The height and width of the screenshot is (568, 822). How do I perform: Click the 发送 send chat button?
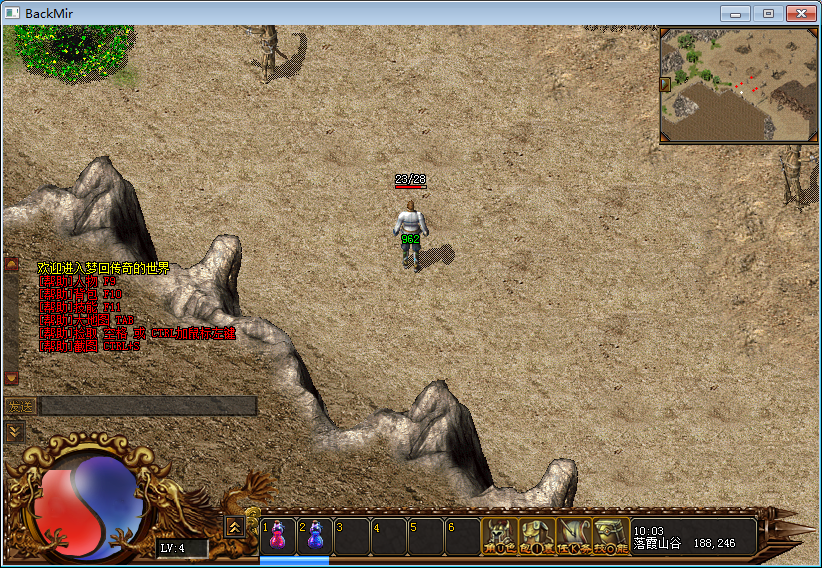click(x=20, y=406)
